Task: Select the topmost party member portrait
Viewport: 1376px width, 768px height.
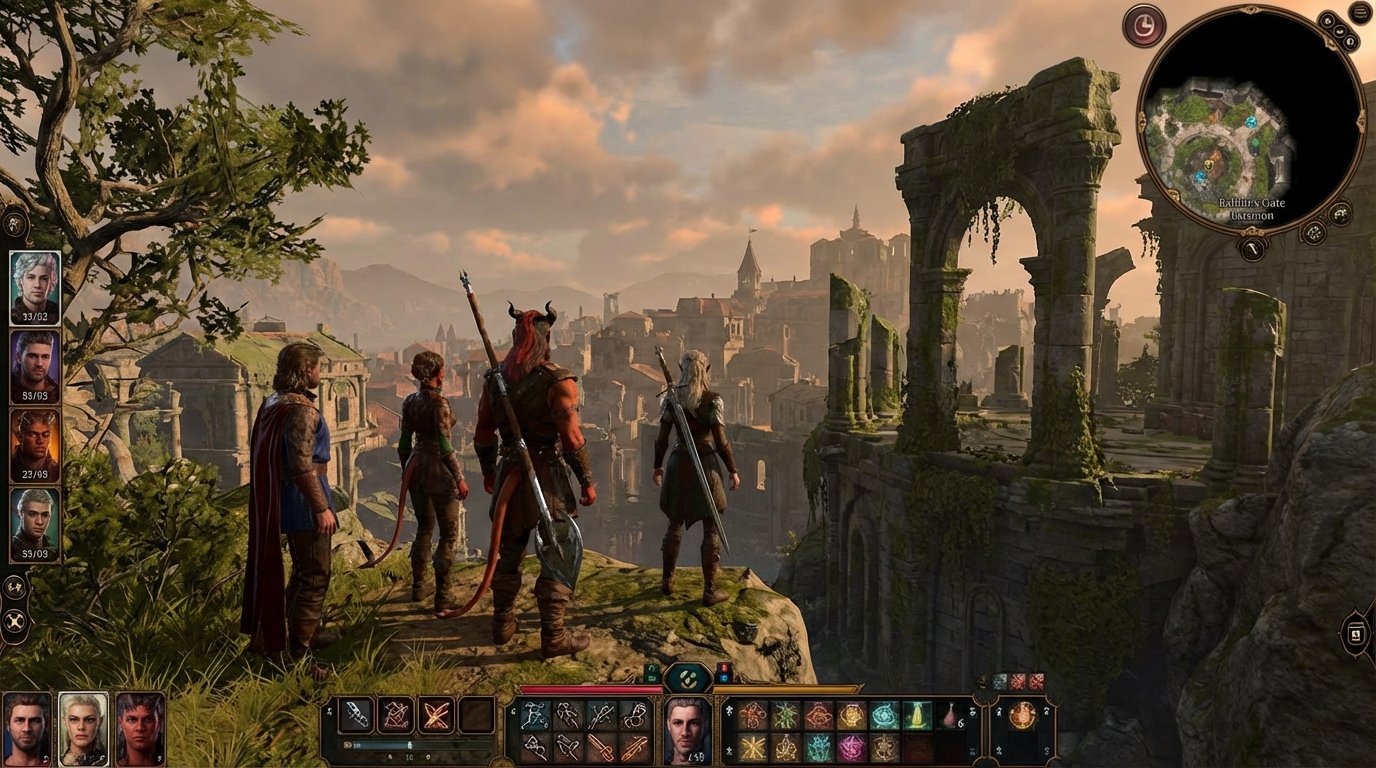Action: pos(33,287)
